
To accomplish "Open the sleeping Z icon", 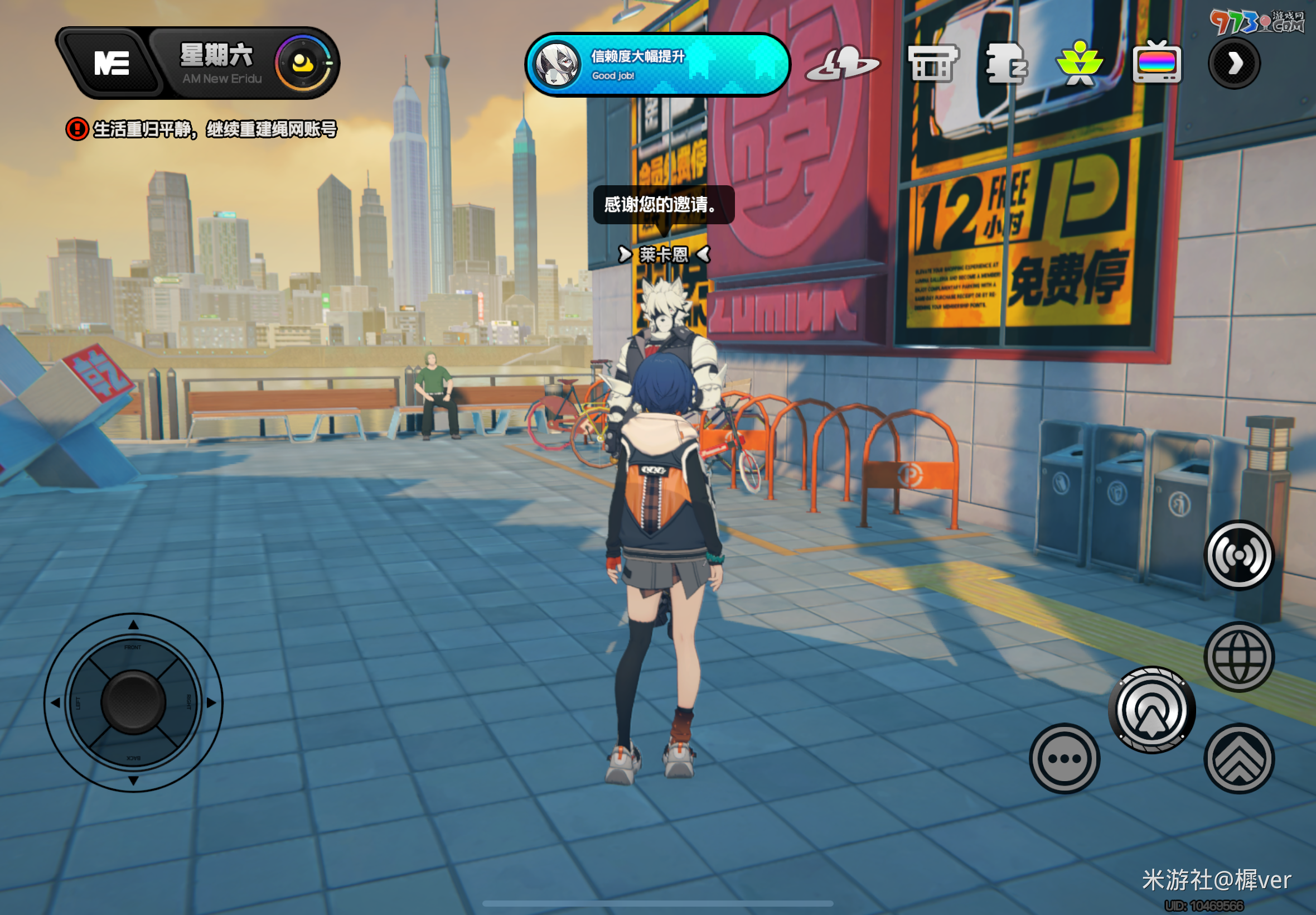I will 1006,64.
